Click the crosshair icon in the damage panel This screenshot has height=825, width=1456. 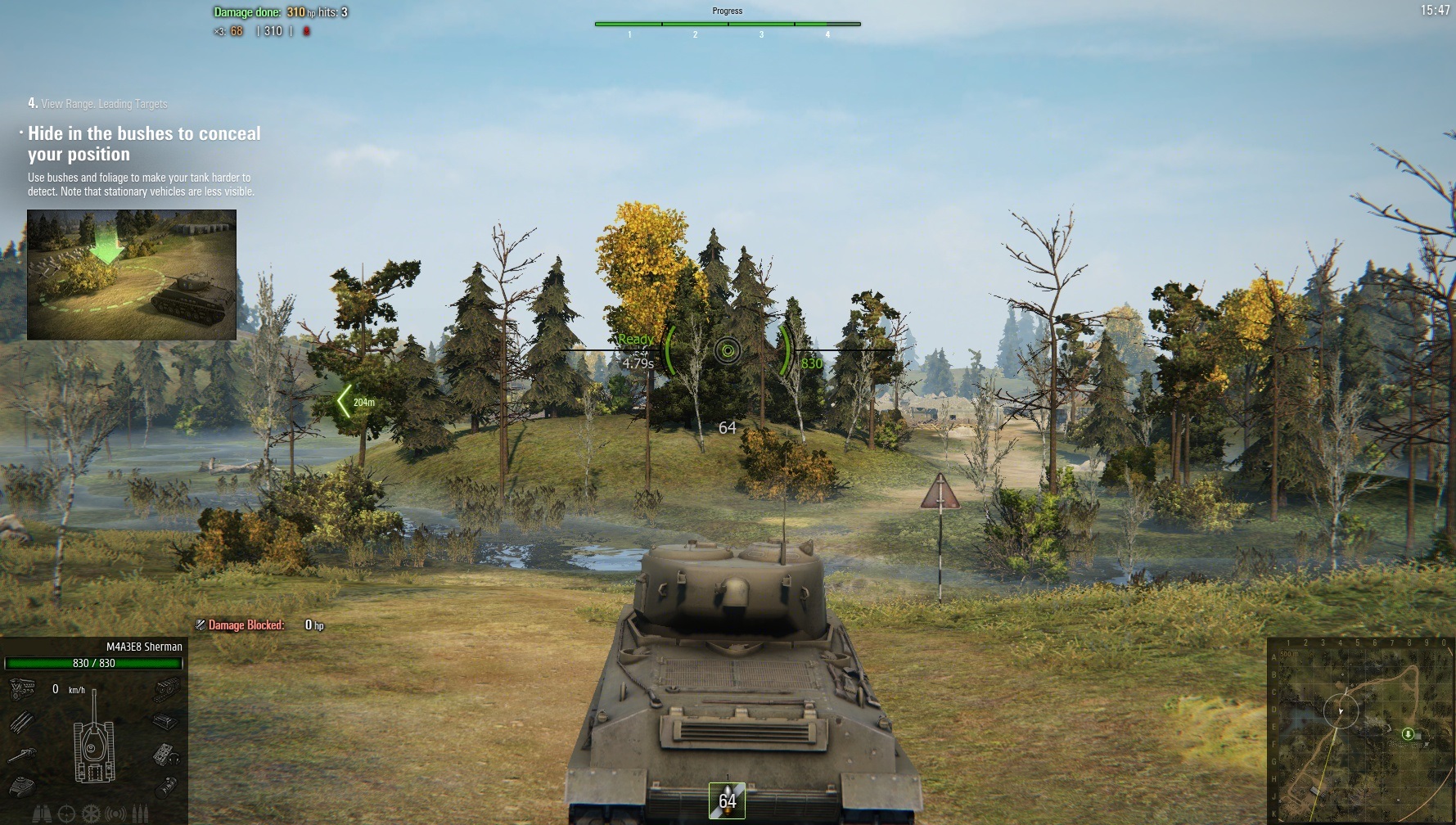[66, 814]
